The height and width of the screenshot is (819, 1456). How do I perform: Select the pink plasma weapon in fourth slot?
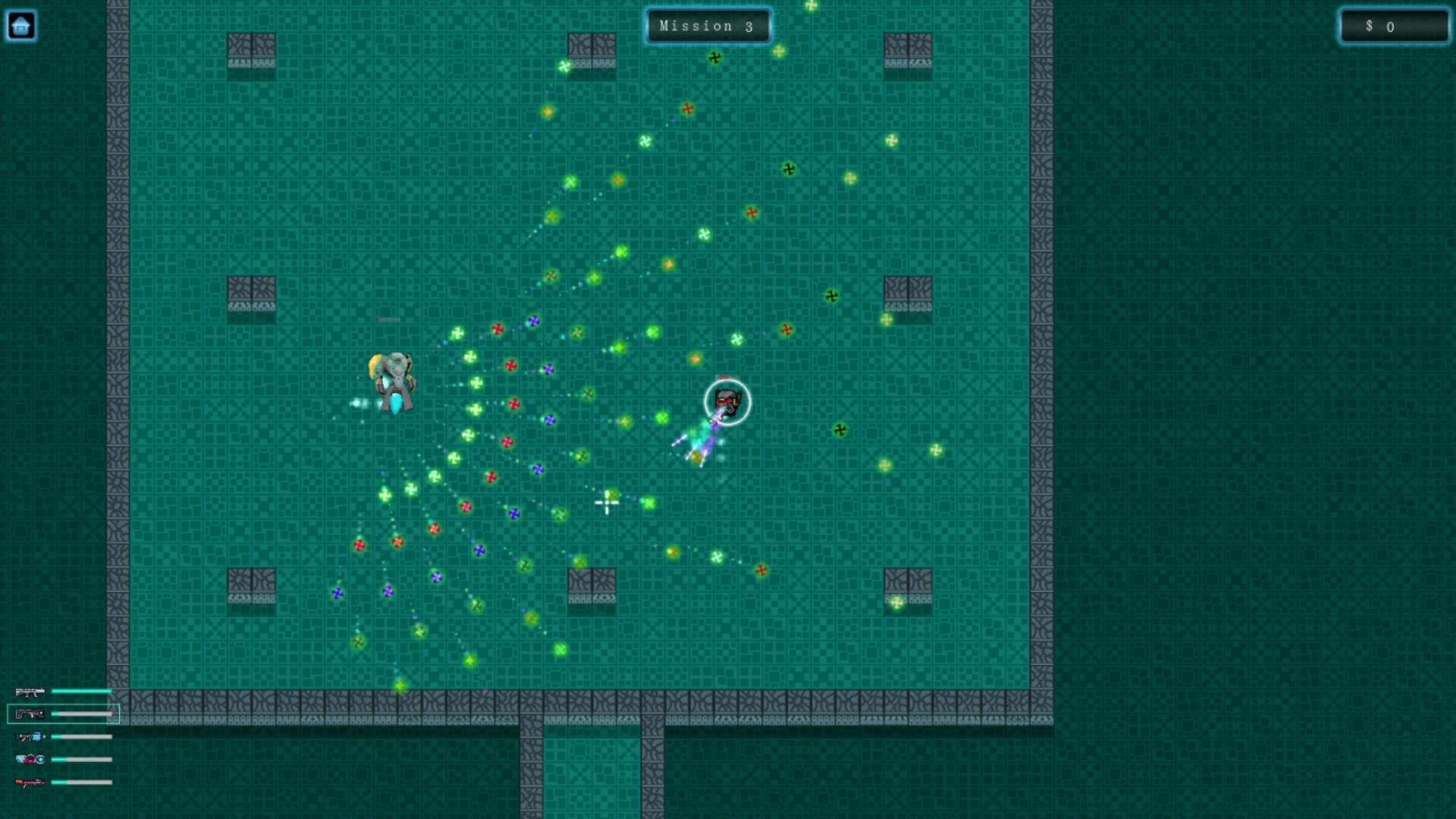tap(29, 758)
